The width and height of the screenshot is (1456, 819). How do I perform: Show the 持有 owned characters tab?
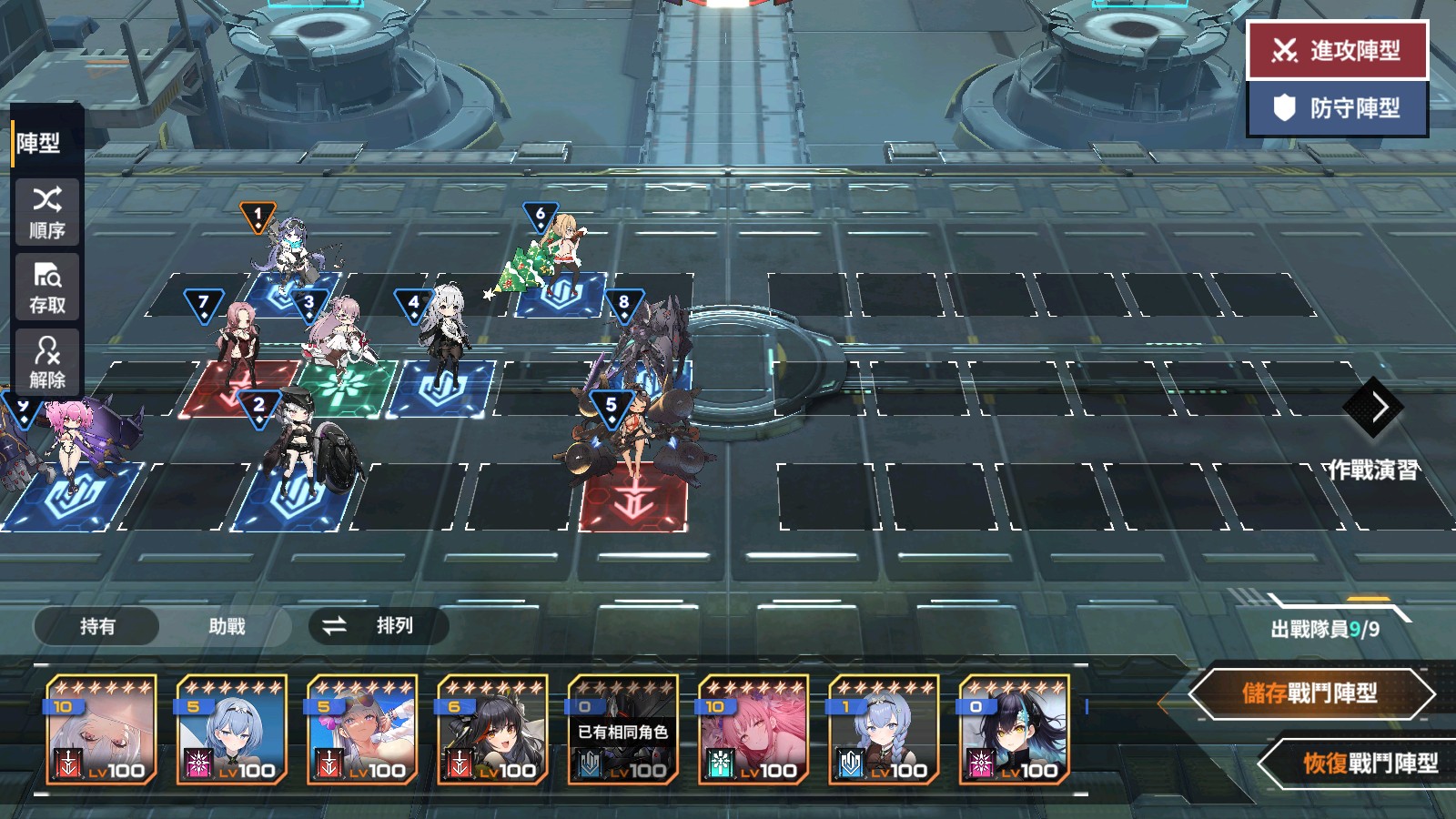point(97,626)
